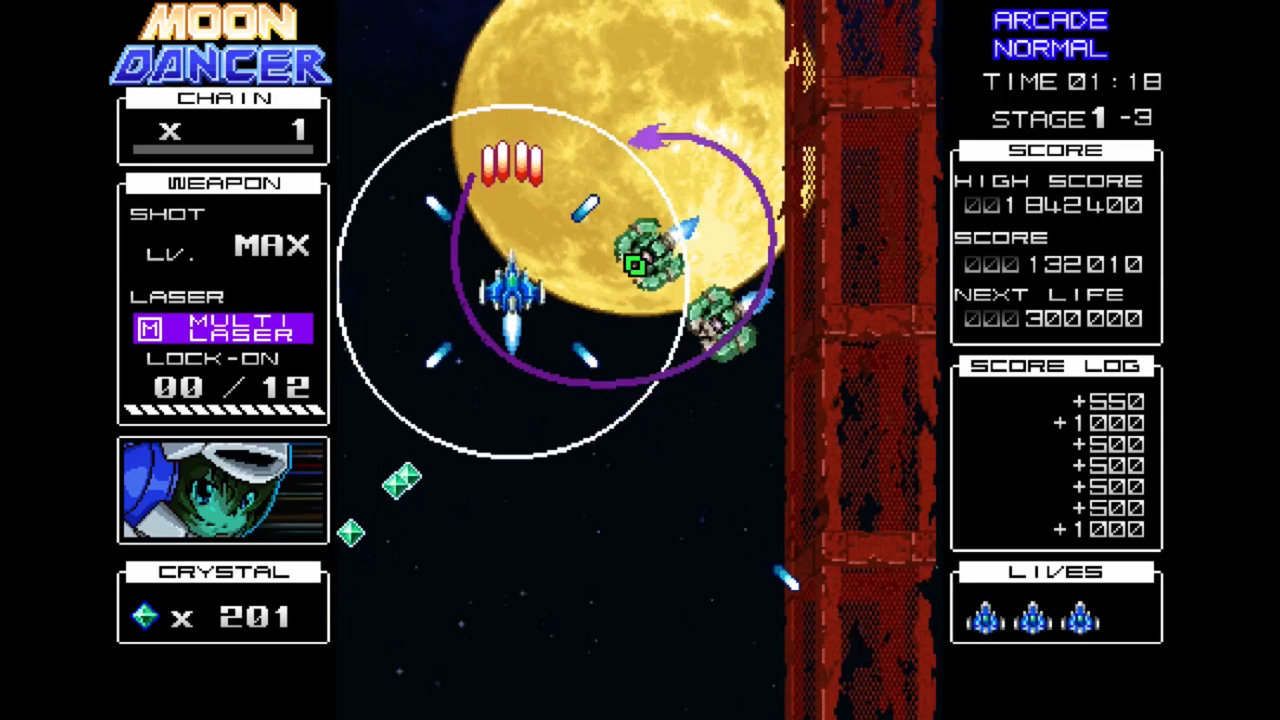This screenshot has width=1280, height=720.
Task: Click the pilot portrait
Action: [222, 490]
